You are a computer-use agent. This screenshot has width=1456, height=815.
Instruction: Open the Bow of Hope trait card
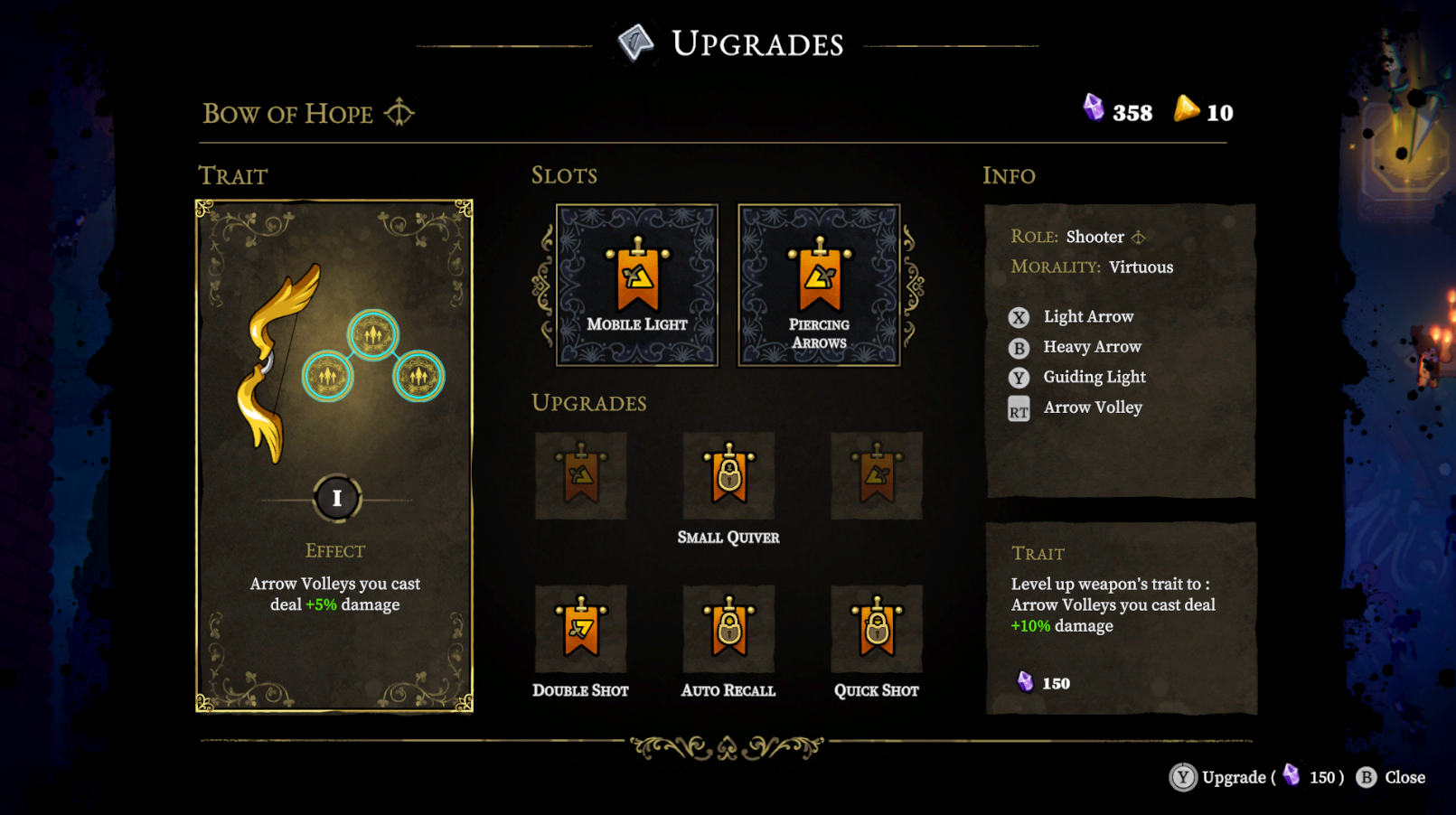tap(334, 455)
